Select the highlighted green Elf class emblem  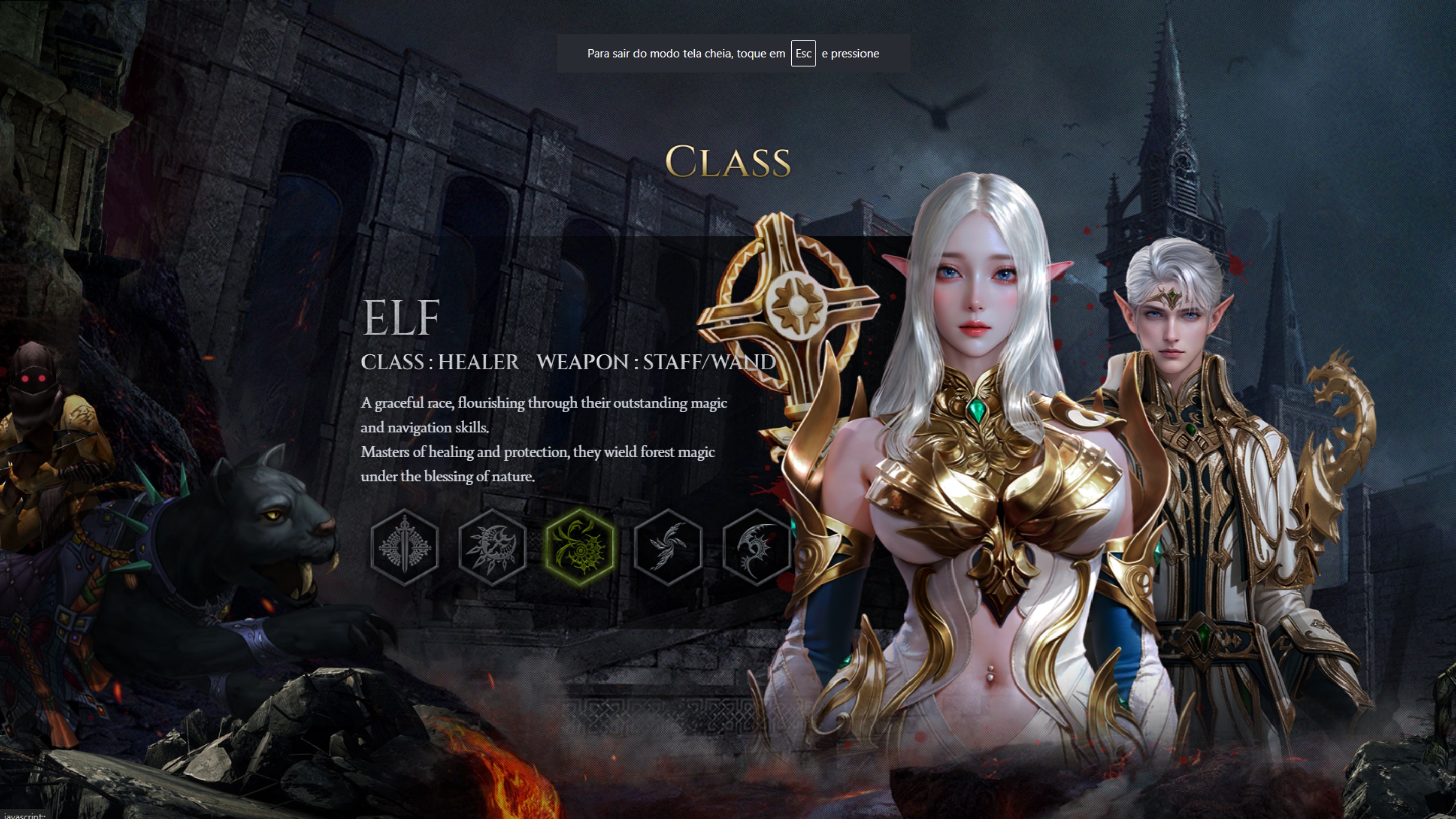click(x=580, y=547)
